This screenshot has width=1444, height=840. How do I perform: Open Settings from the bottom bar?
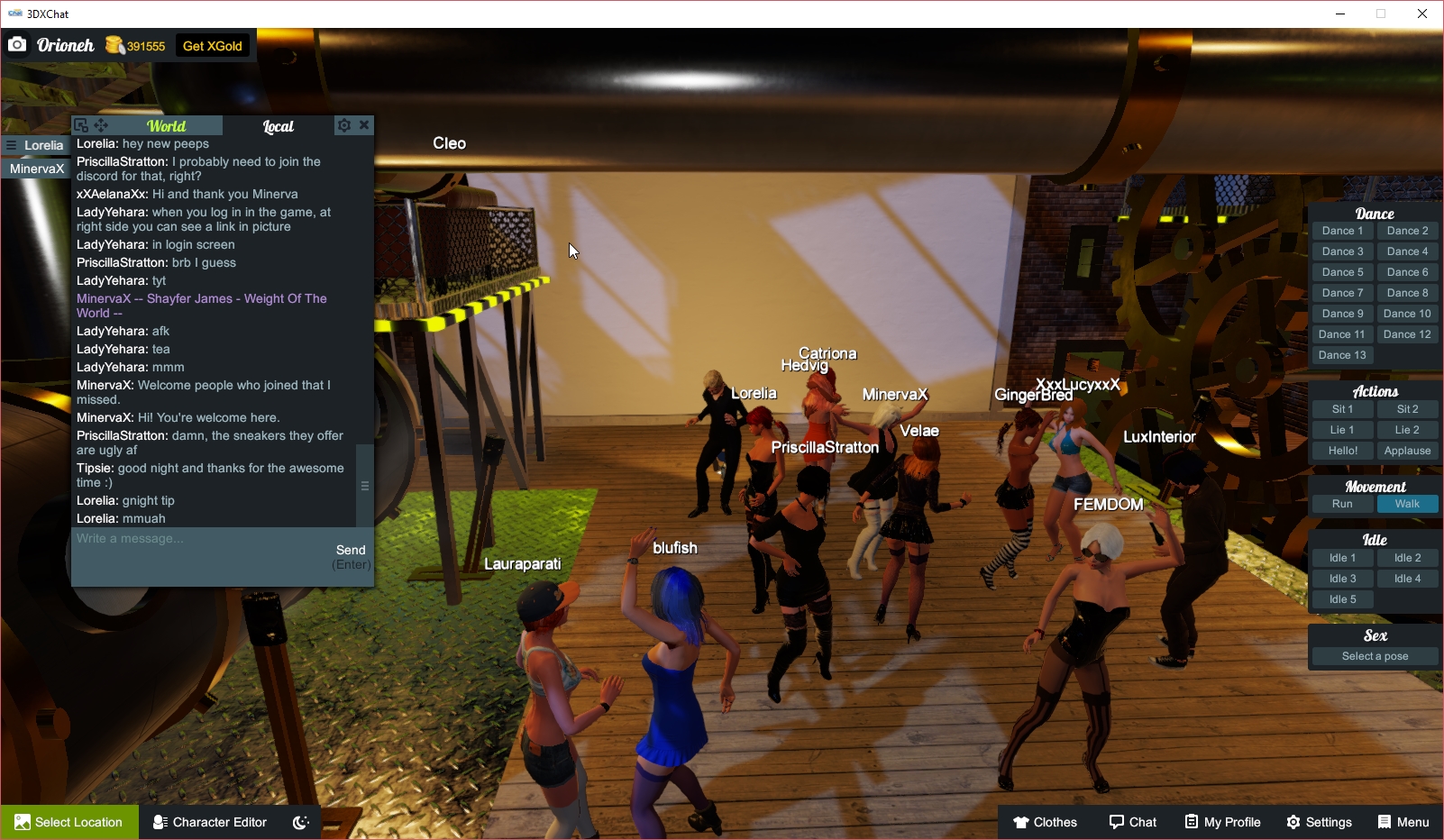coord(1319,822)
